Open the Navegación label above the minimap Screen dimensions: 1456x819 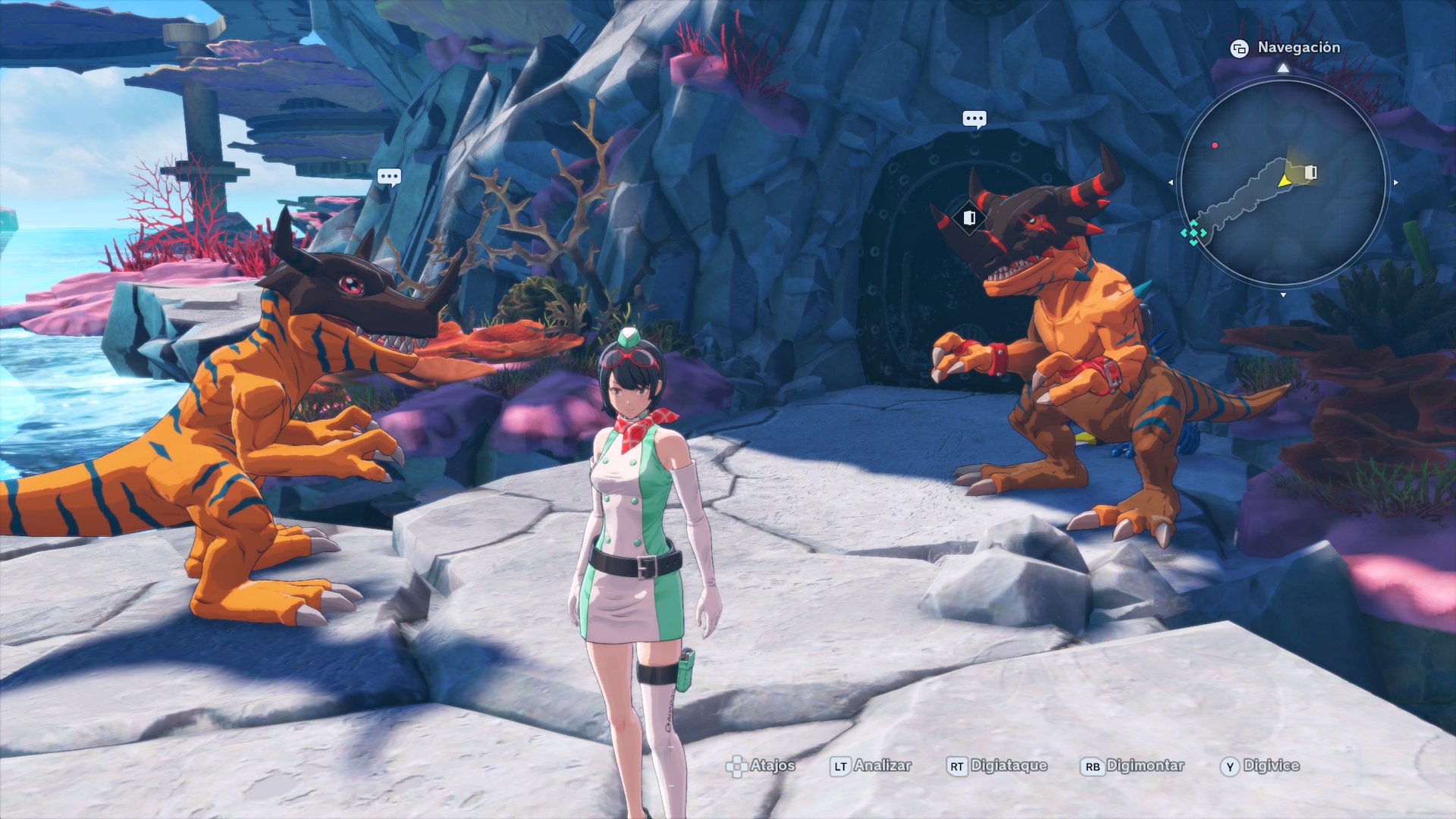pyautogui.click(x=1298, y=48)
